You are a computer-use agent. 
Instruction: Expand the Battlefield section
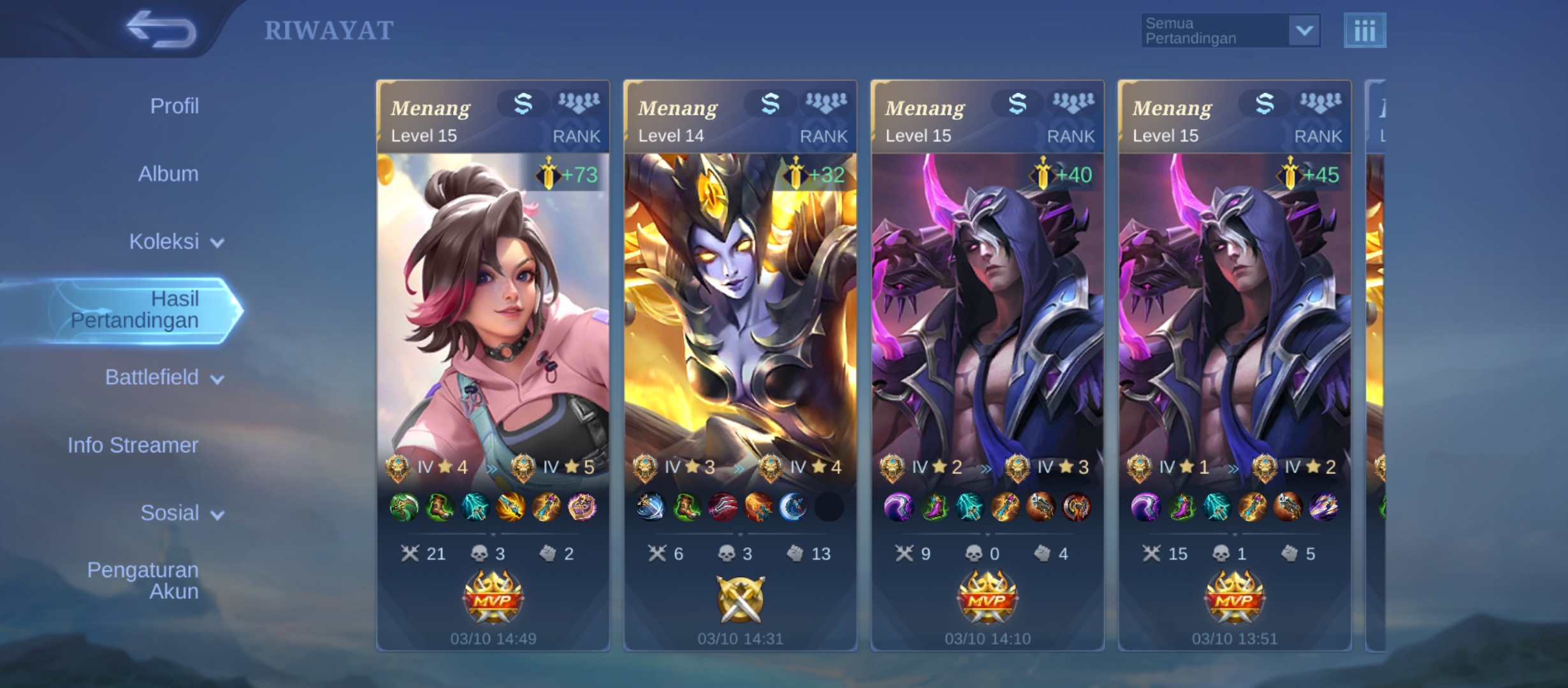(164, 378)
